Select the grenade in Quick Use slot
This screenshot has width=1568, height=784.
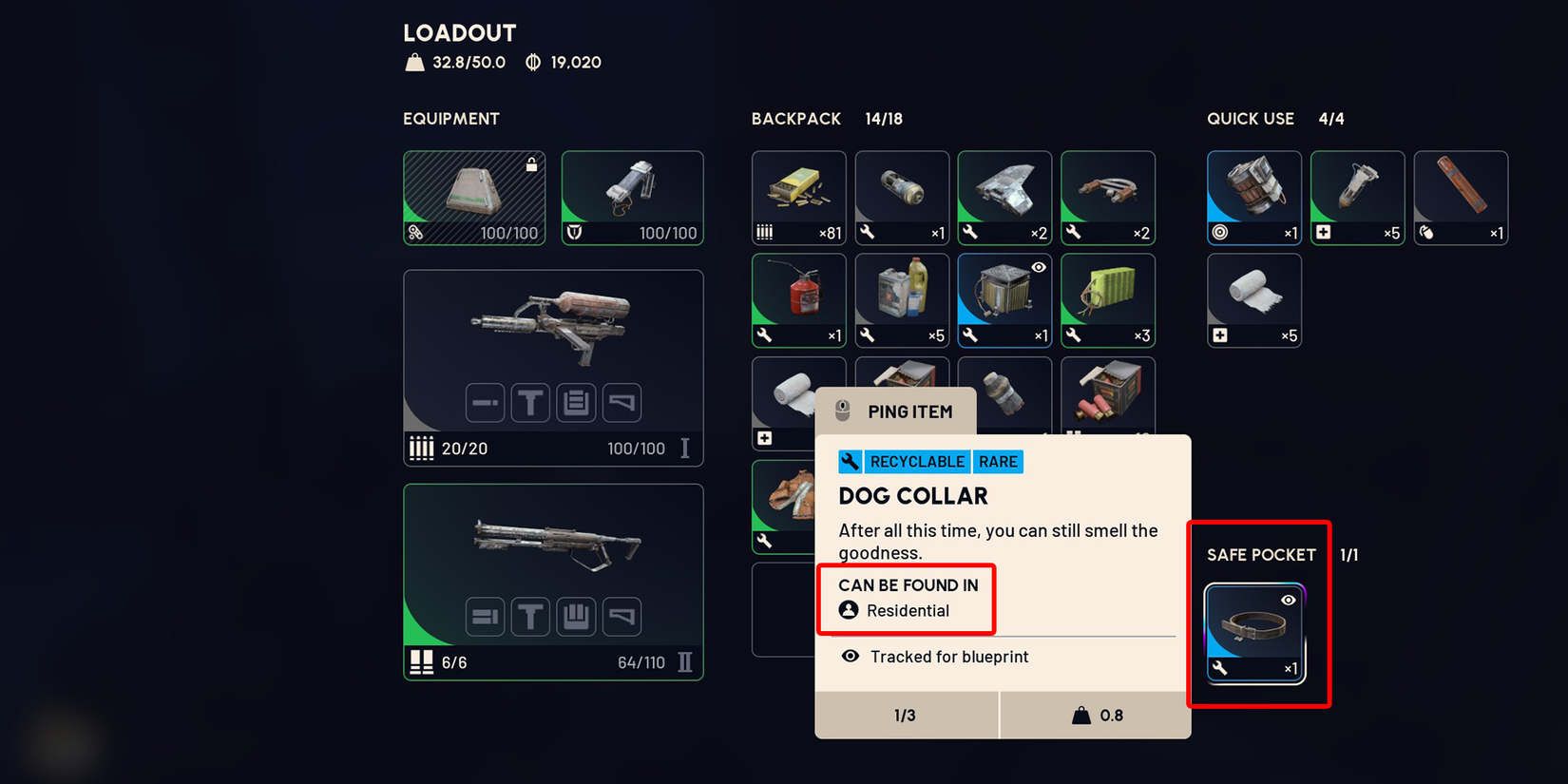(x=1253, y=198)
